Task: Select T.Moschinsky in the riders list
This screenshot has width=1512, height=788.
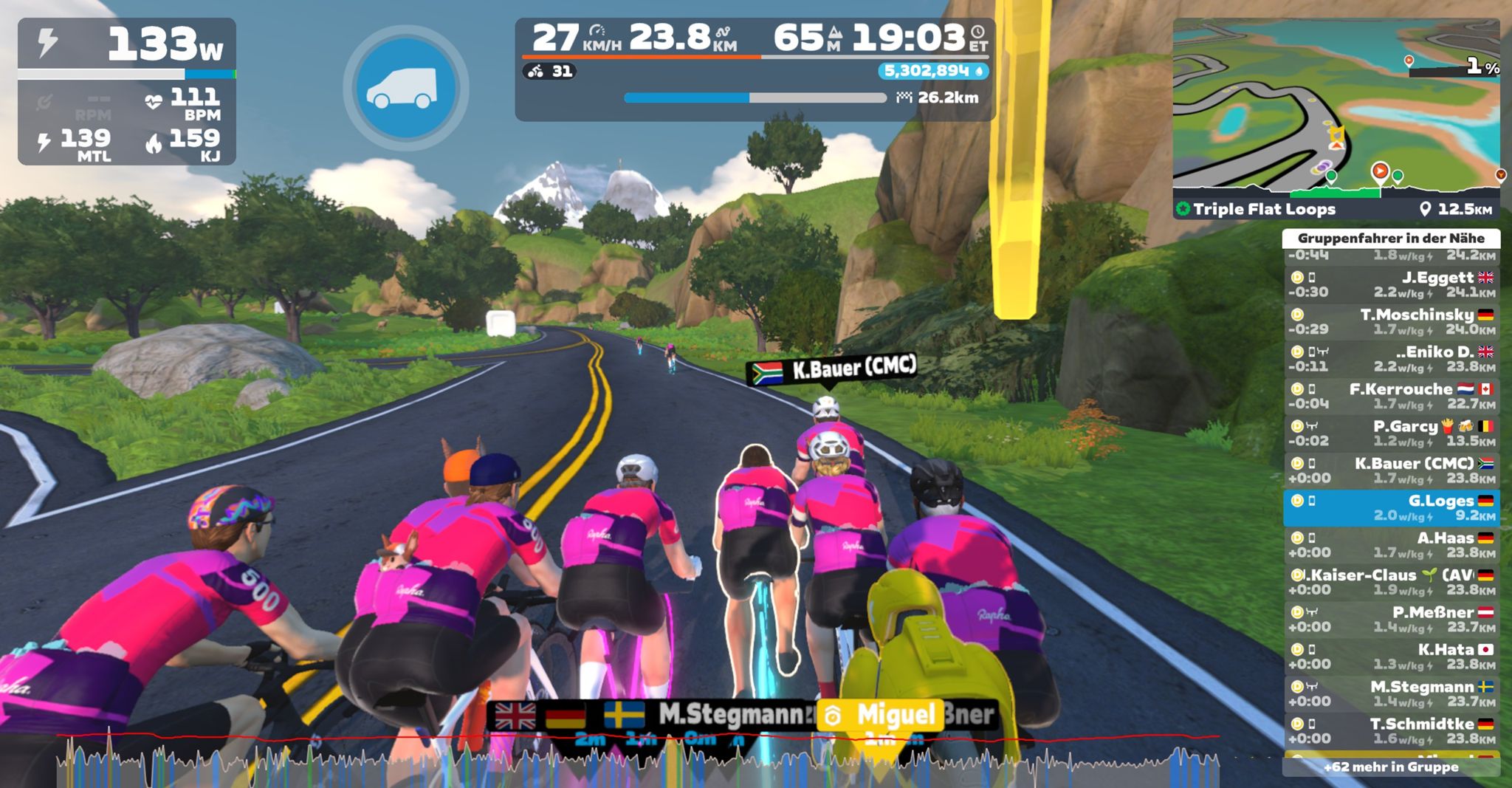Action: click(1392, 321)
